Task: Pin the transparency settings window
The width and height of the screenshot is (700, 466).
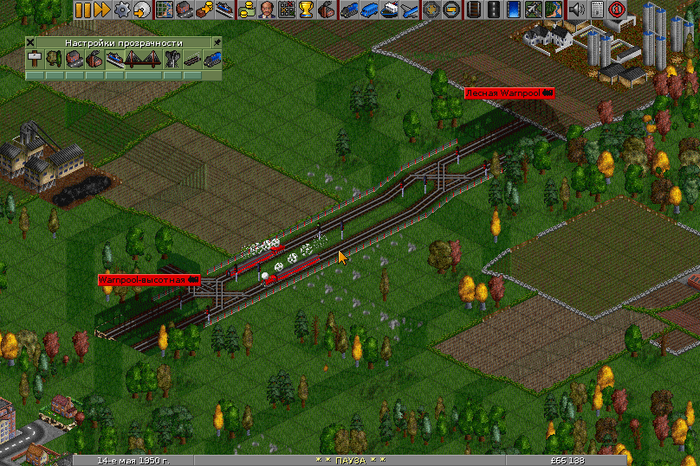Action: point(213,43)
